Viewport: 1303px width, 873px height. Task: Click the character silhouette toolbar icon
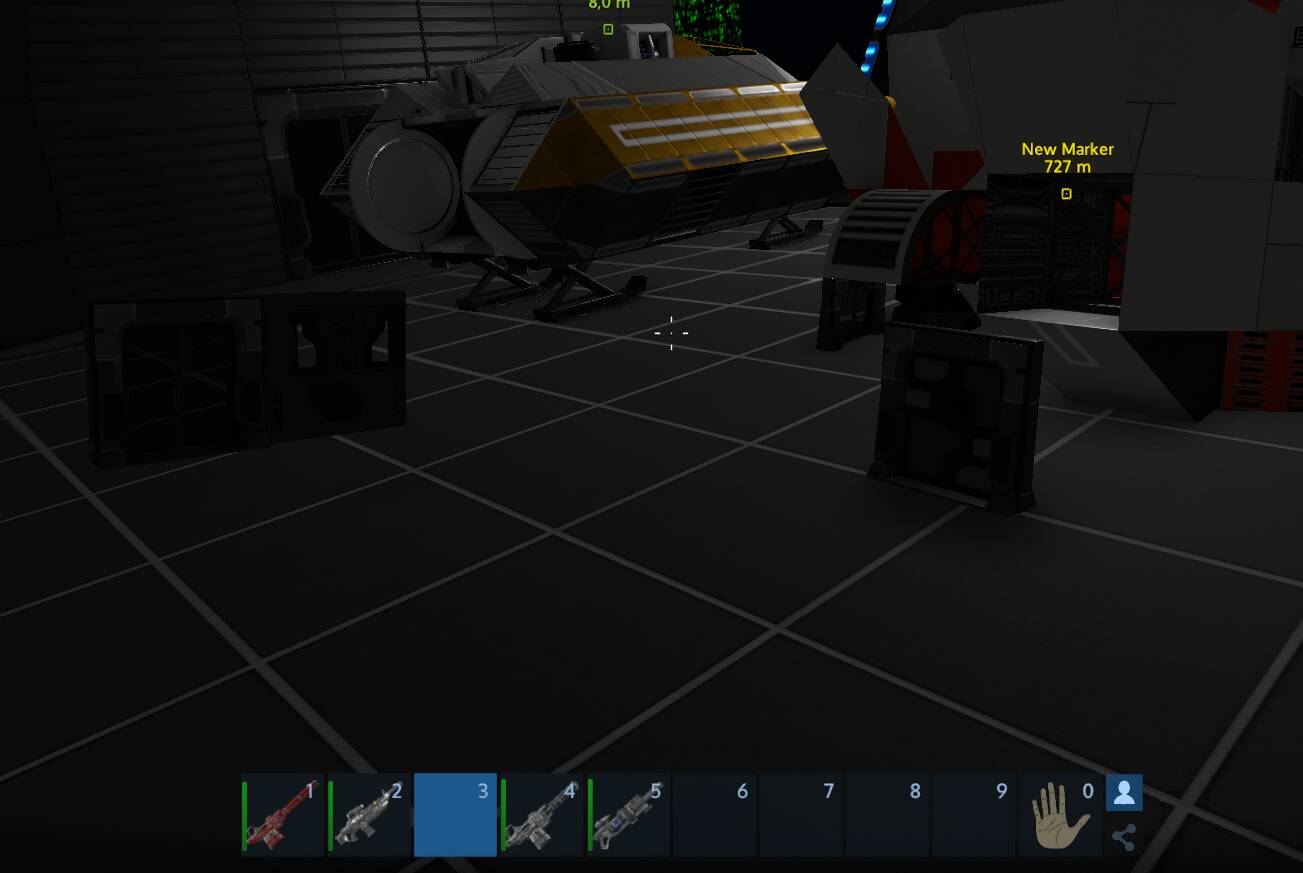pyautogui.click(x=1124, y=793)
